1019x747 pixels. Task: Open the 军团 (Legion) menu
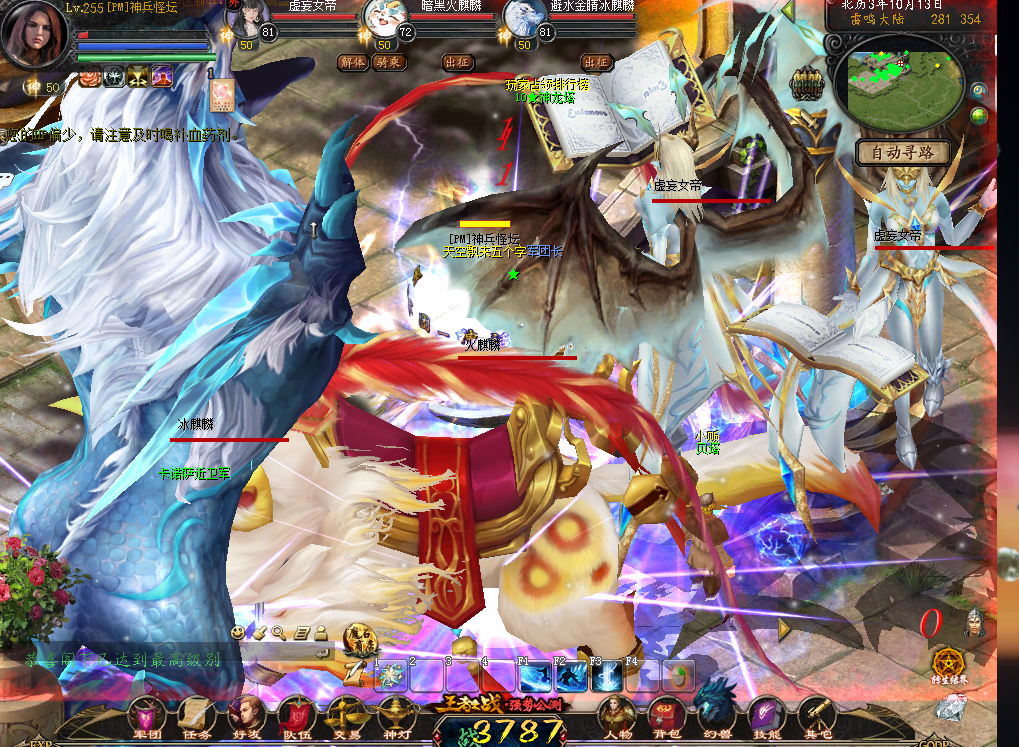point(148,716)
